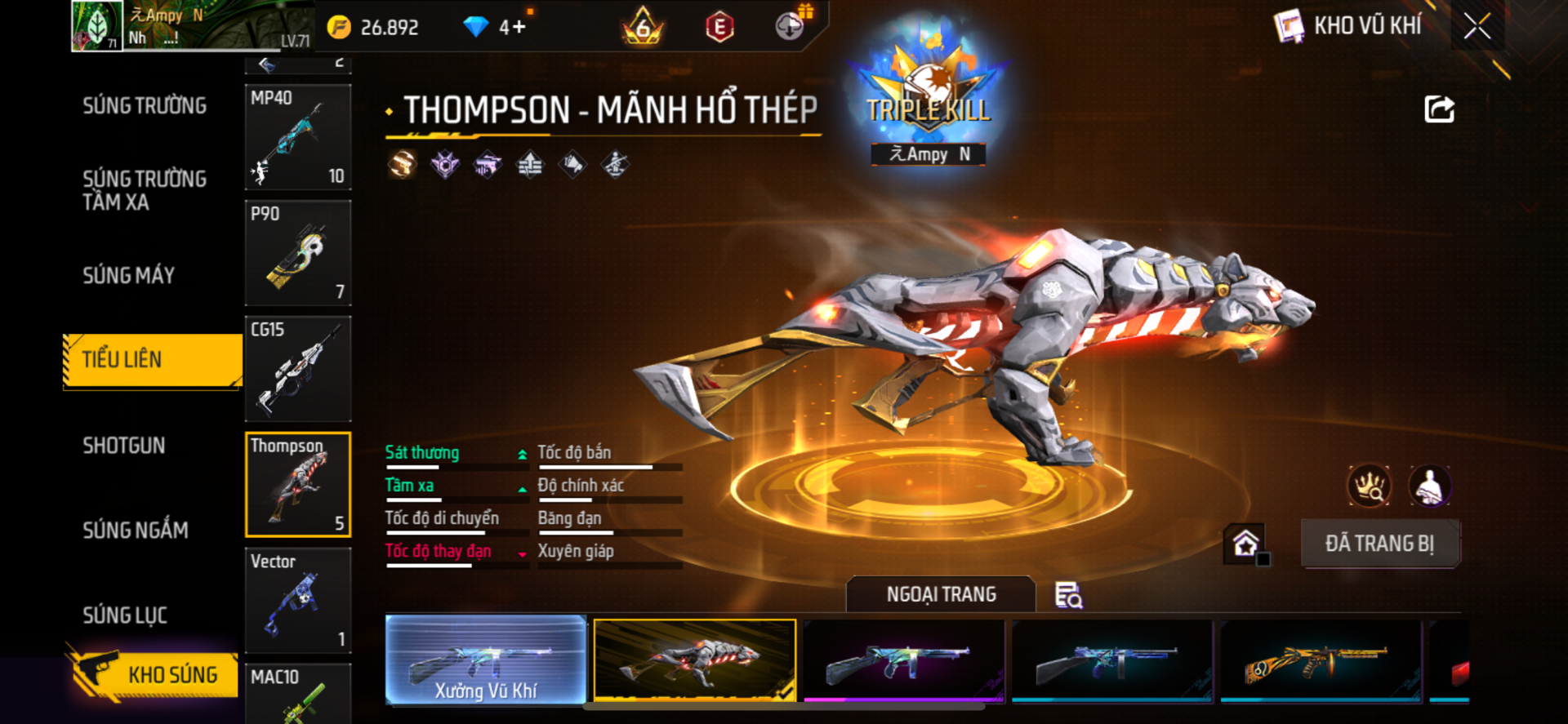This screenshot has height=724, width=1568.
Task: Switch to Súng Trường Tầm Xa category
Action: 145,190
